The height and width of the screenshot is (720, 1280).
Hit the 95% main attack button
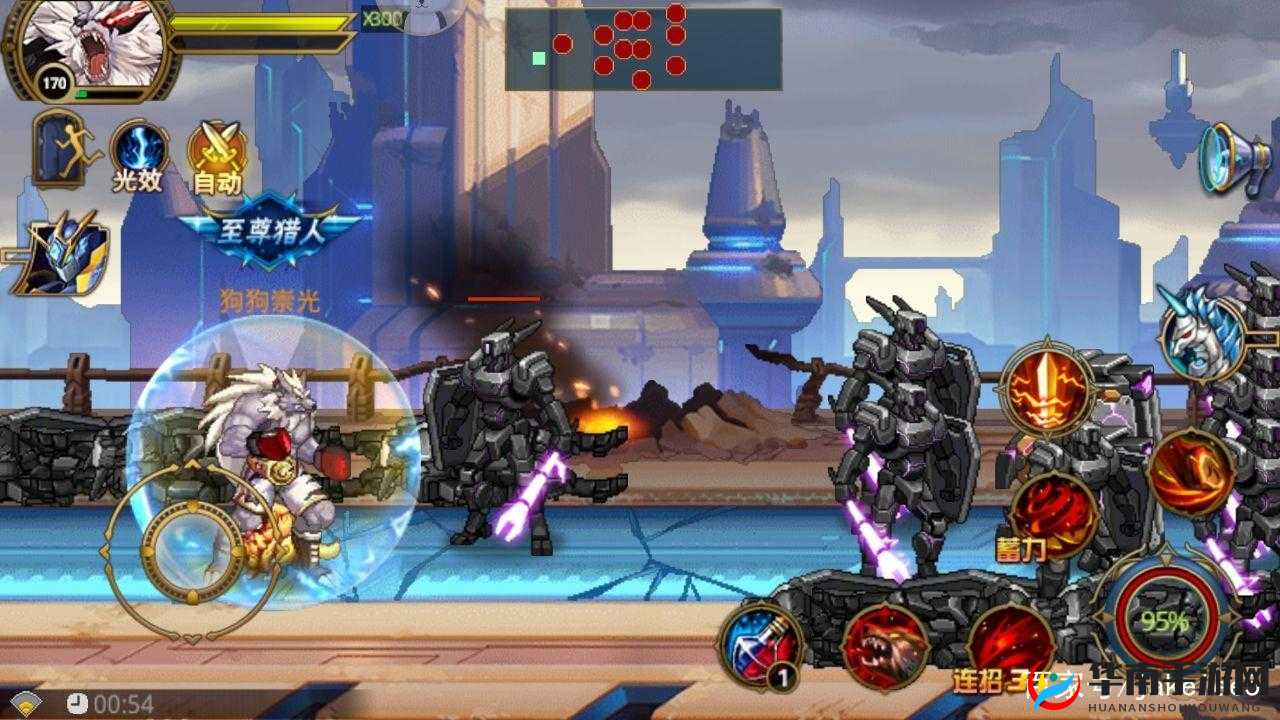[x=1166, y=620]
